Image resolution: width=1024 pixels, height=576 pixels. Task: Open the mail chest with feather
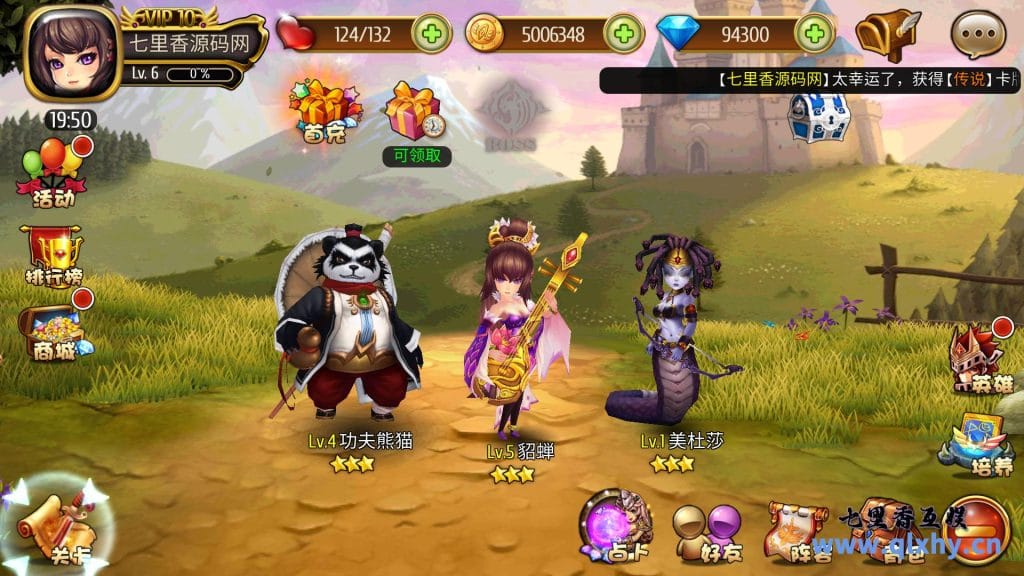[887, 34]
